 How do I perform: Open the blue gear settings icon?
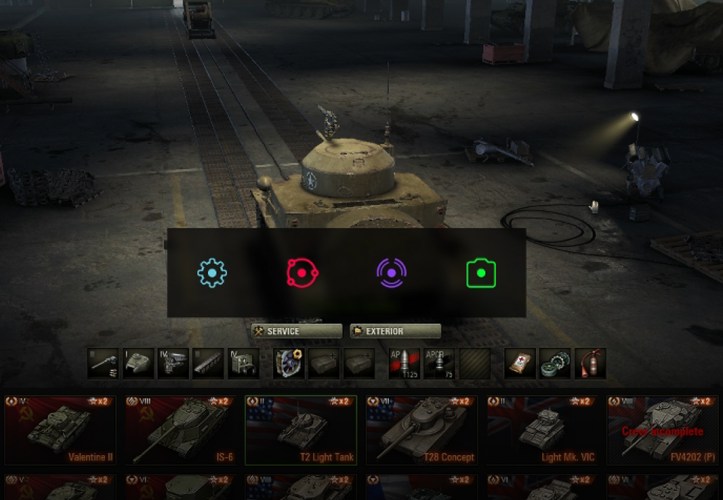(x=212, y=273)
